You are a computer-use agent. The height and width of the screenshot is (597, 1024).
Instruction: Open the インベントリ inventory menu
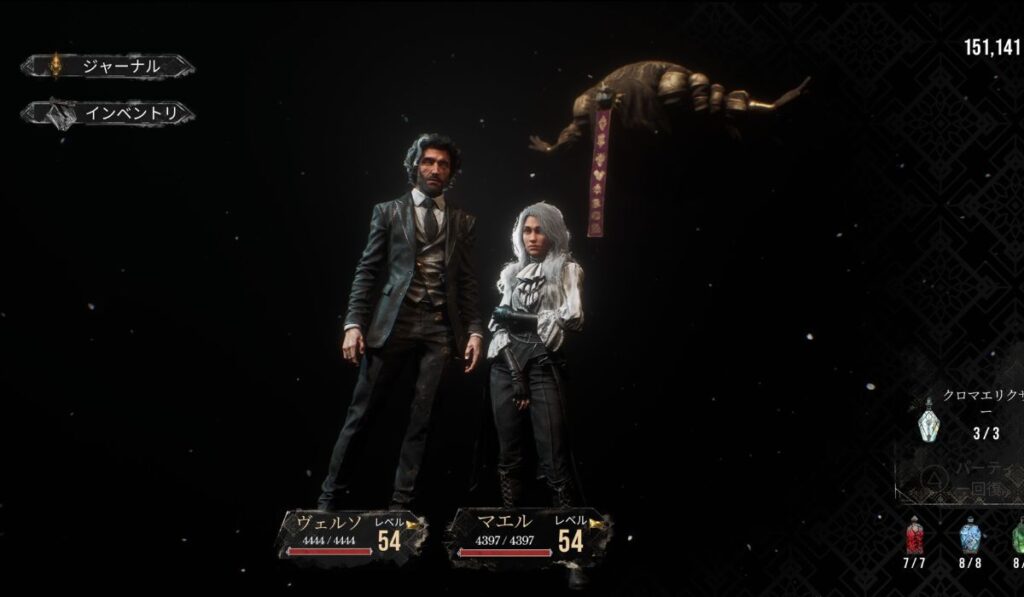(108, 114)
